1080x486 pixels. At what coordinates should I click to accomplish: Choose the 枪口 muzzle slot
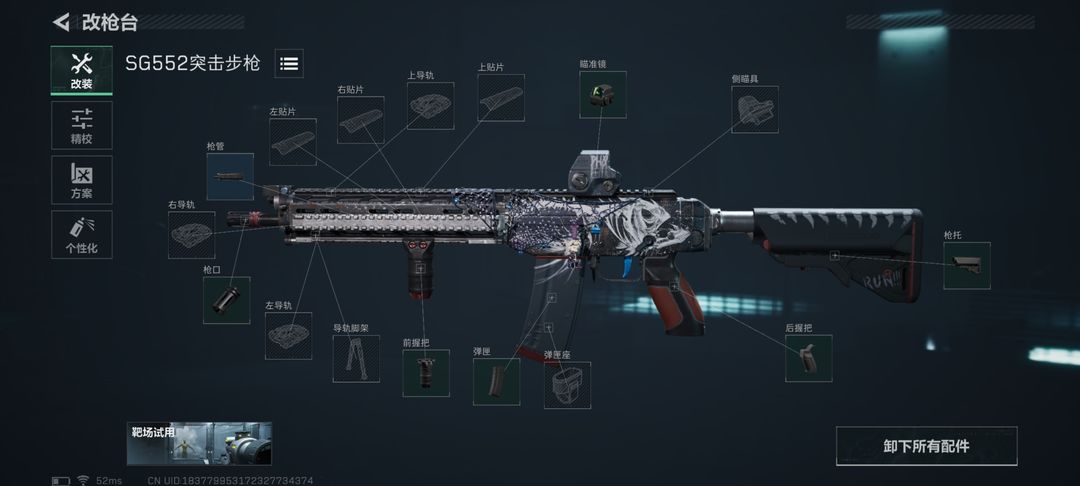(227, 300)
